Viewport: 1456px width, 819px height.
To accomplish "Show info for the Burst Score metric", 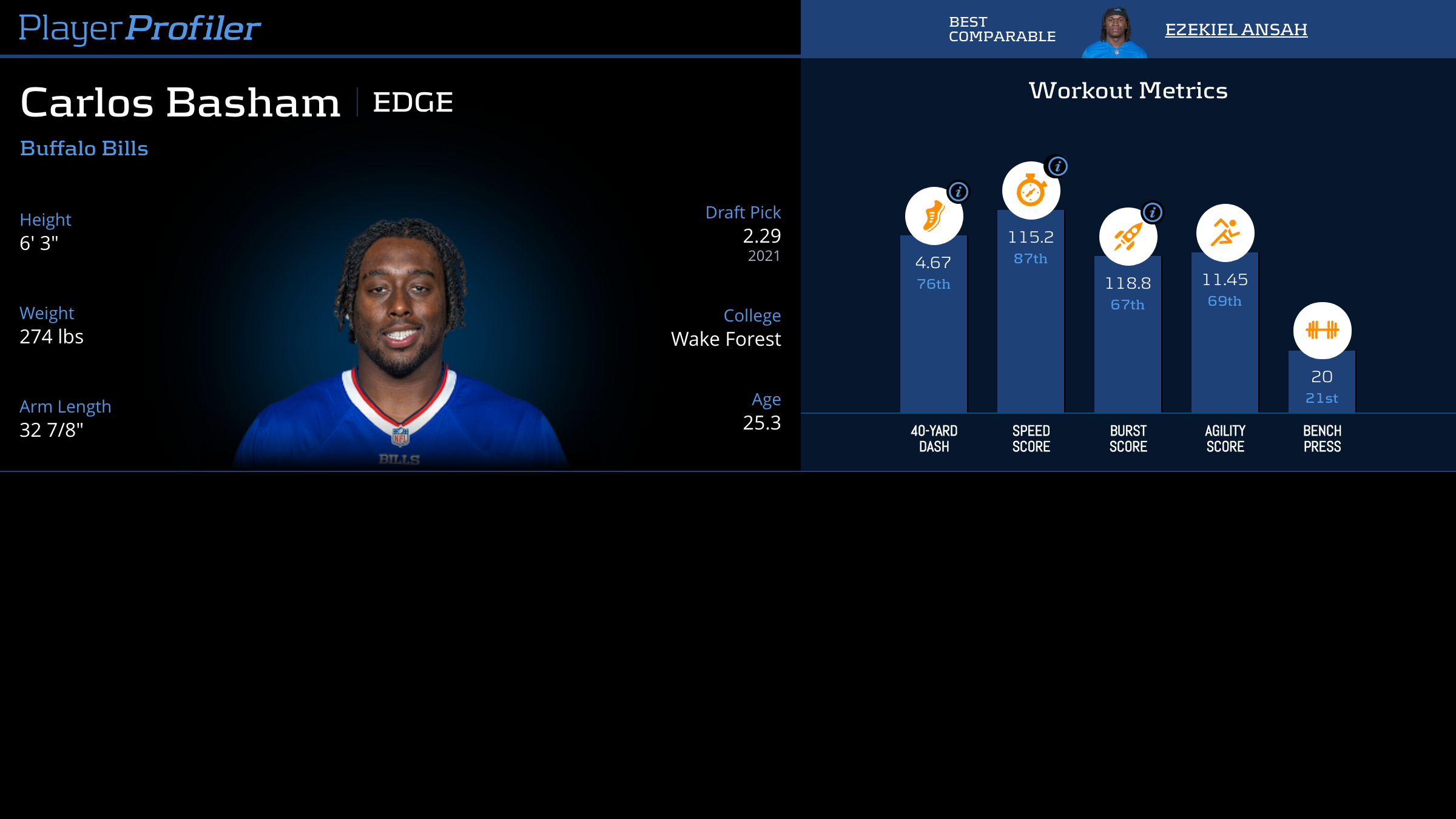I will pyautogui.click(x=1152, y=212).
